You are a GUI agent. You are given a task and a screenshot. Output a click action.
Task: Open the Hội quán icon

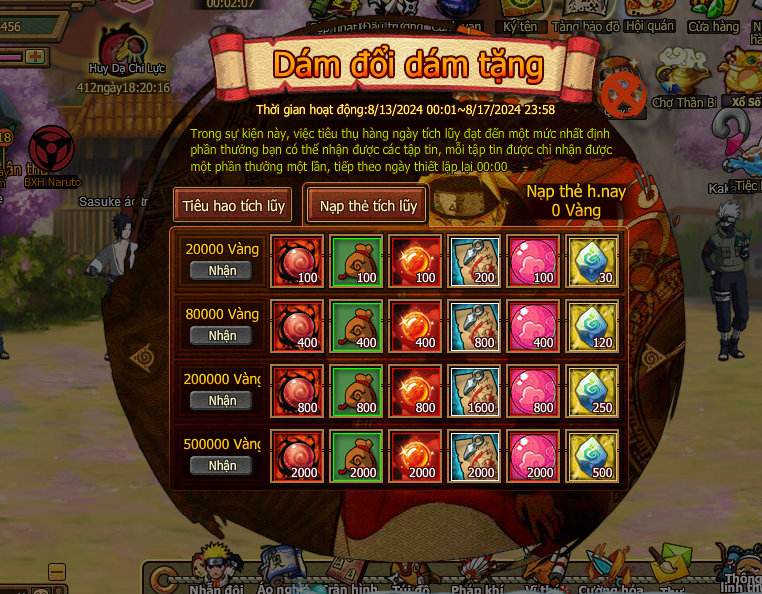(649, 16)
